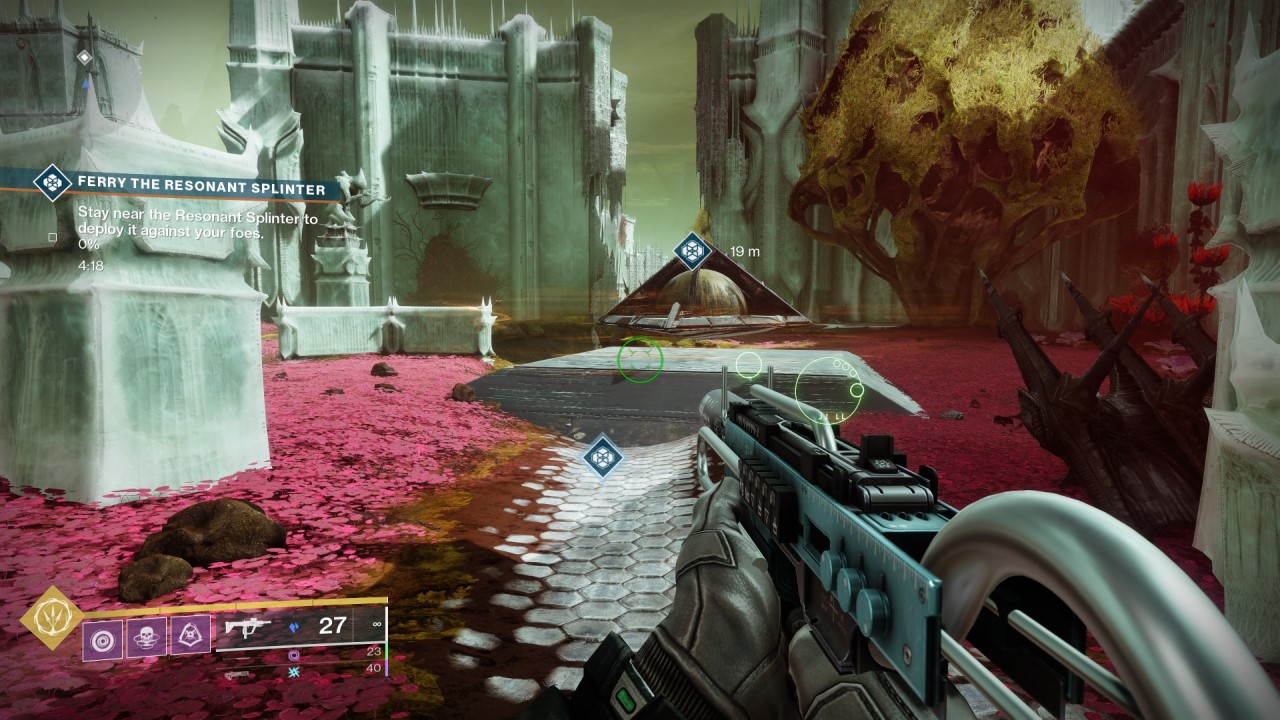Trigger the skull melee ability icon
1280x720 pixels.
[x=146, y=633]
